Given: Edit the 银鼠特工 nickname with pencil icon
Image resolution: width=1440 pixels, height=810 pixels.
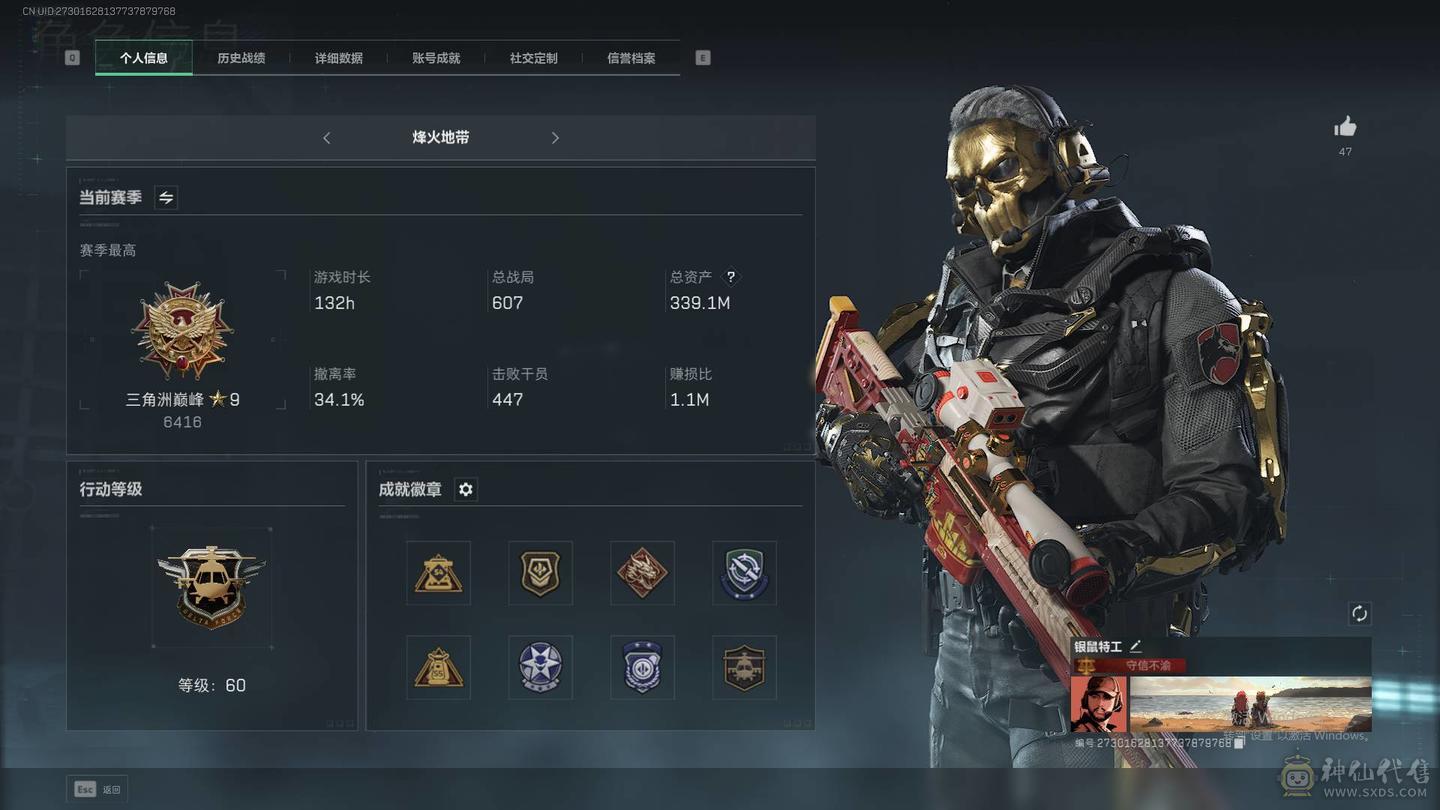Looking at the screenshot, I should point(1135,648).
